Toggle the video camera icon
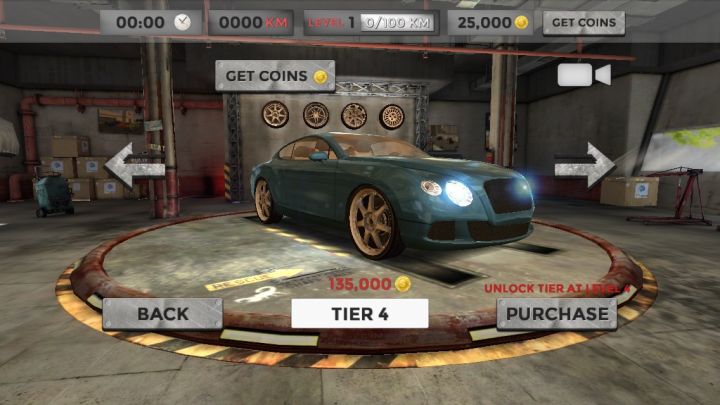The image size is (720, 405). coord(583,75)
